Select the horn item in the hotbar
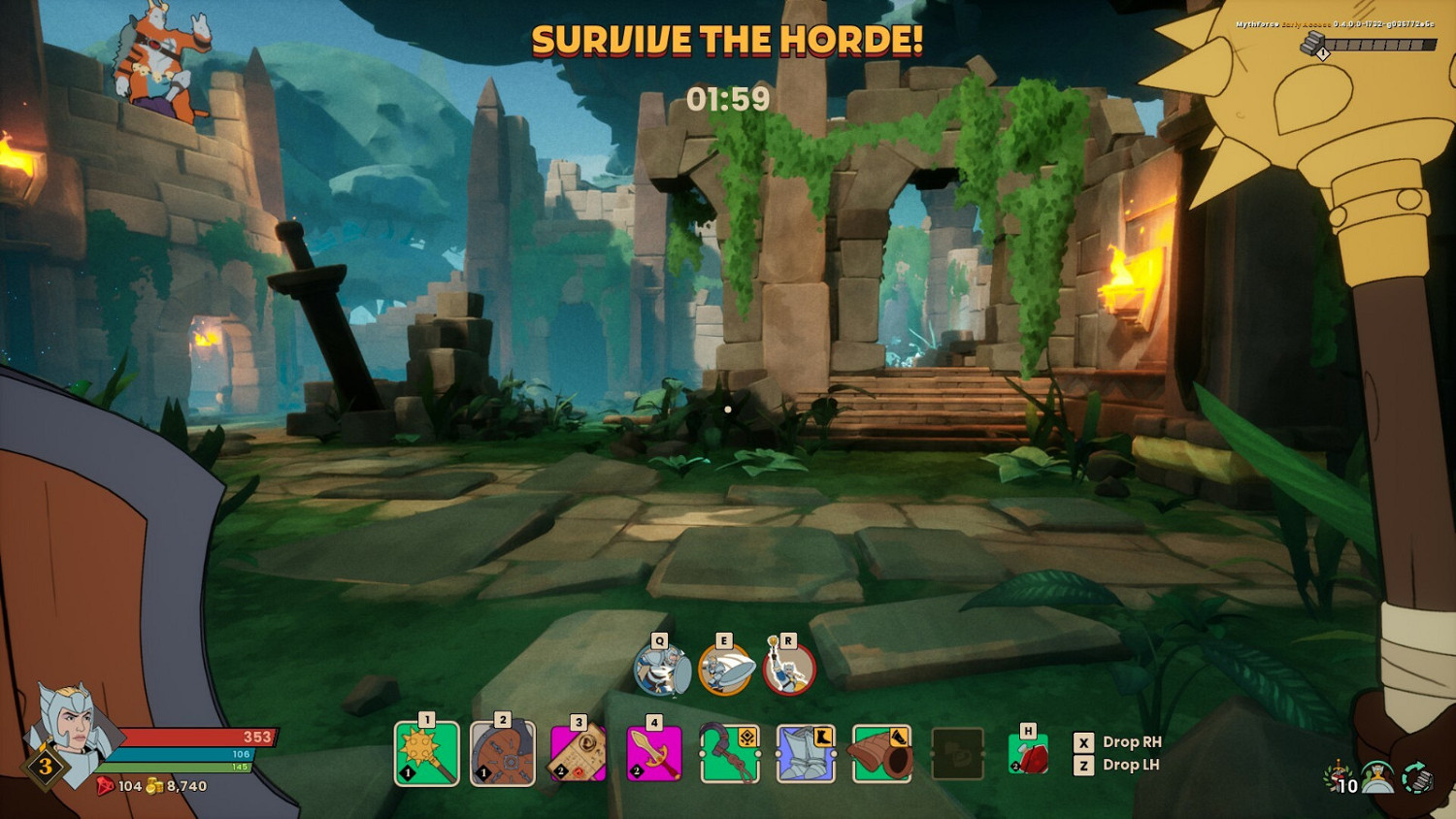The width and height of the screenshot is (1456, 819). pos(880,755)
